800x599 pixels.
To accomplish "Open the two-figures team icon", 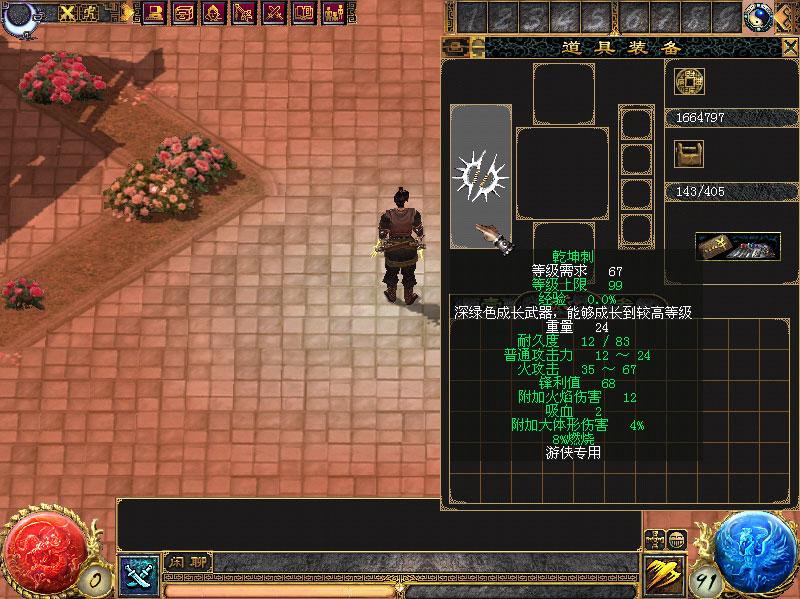I will [333, 13].
